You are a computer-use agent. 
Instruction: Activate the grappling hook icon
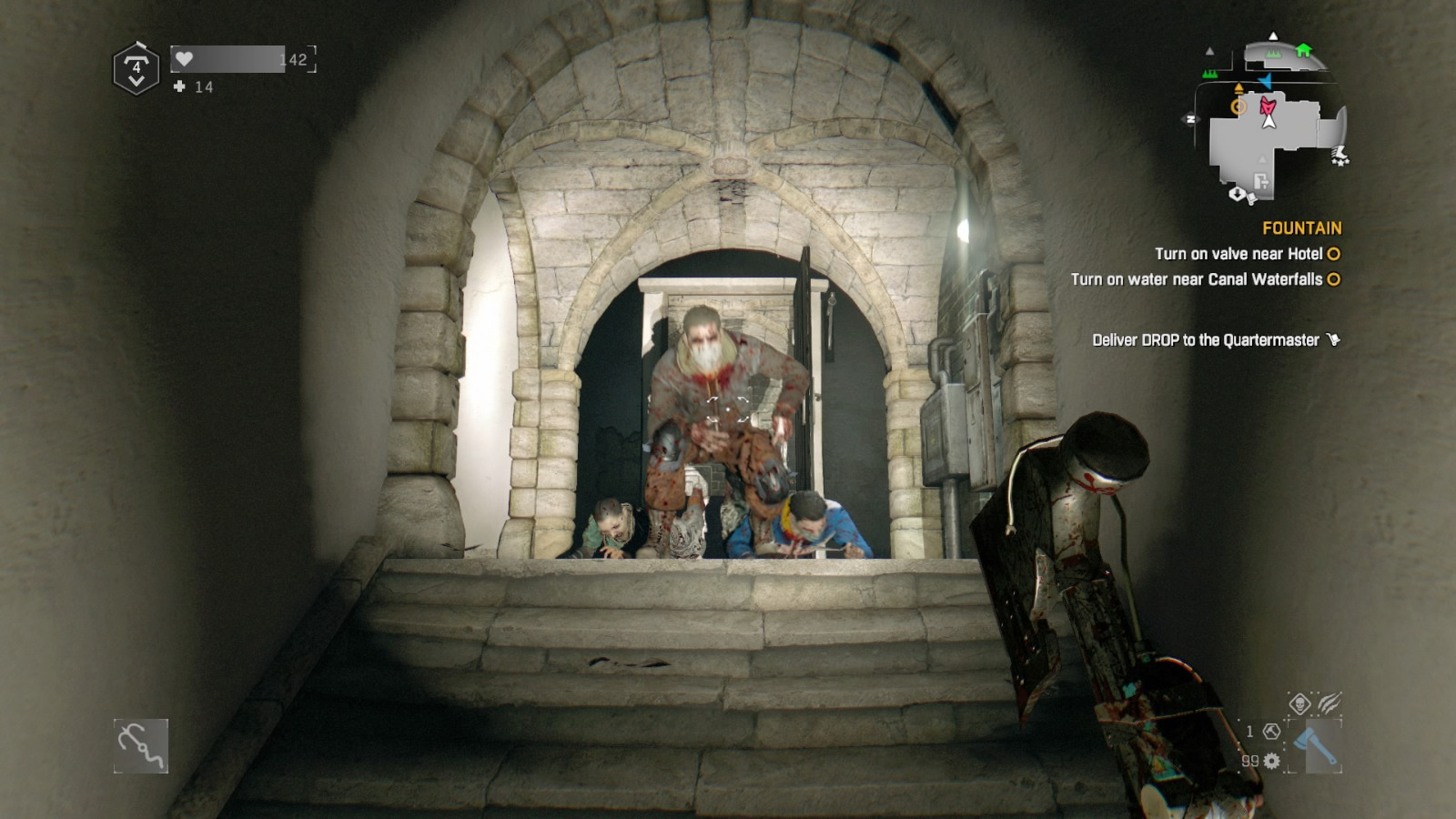click(141, 746)
